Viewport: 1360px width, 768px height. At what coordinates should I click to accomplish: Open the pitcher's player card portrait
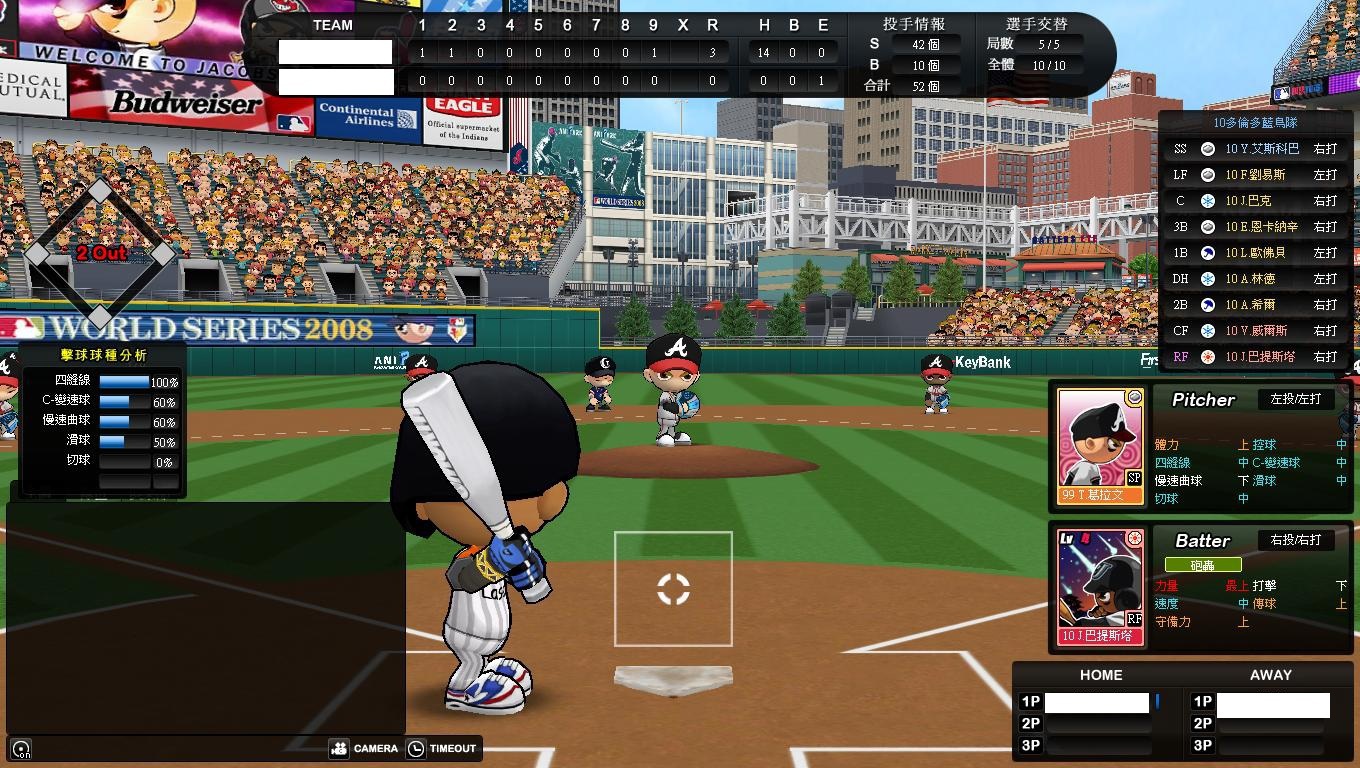pyautogui.click(x=1100, y=445)
